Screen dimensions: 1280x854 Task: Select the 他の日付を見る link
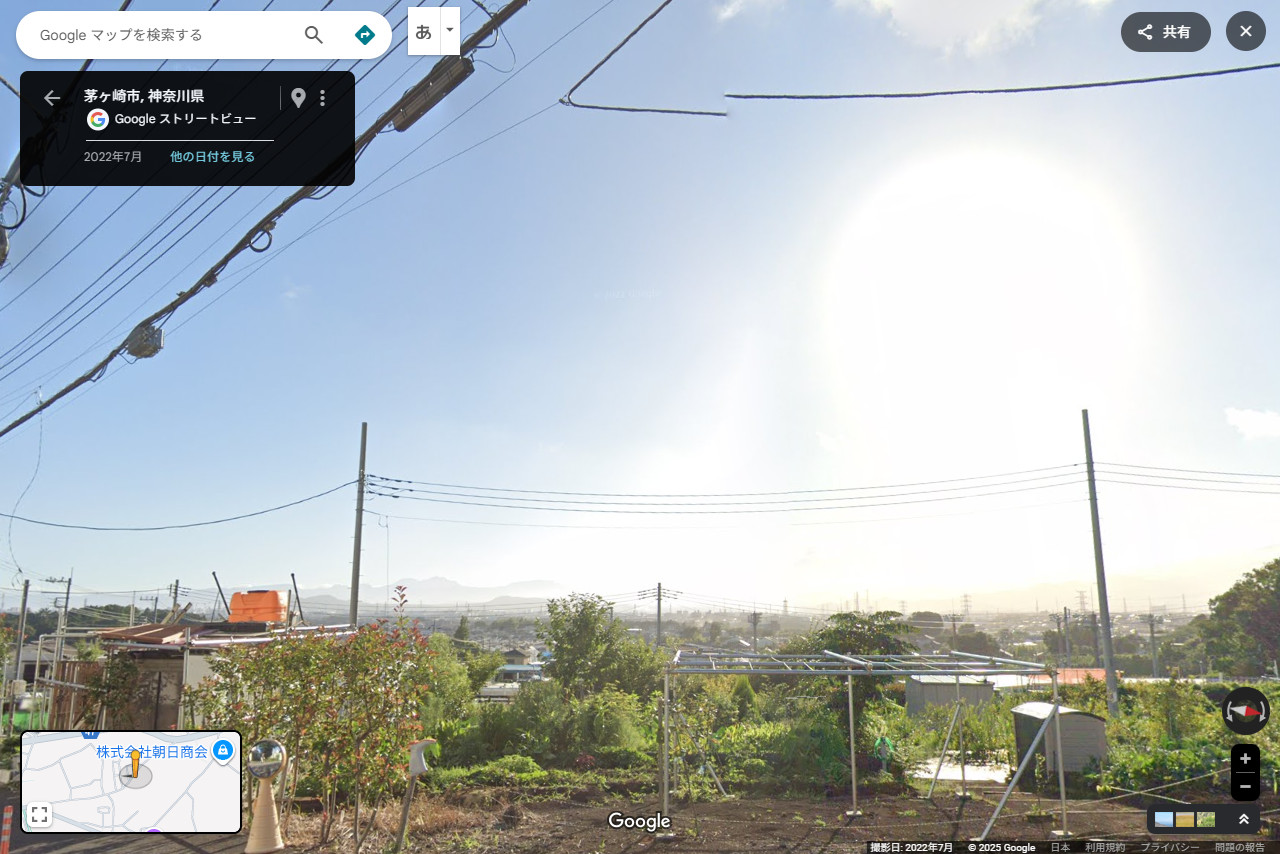[212, 157]
